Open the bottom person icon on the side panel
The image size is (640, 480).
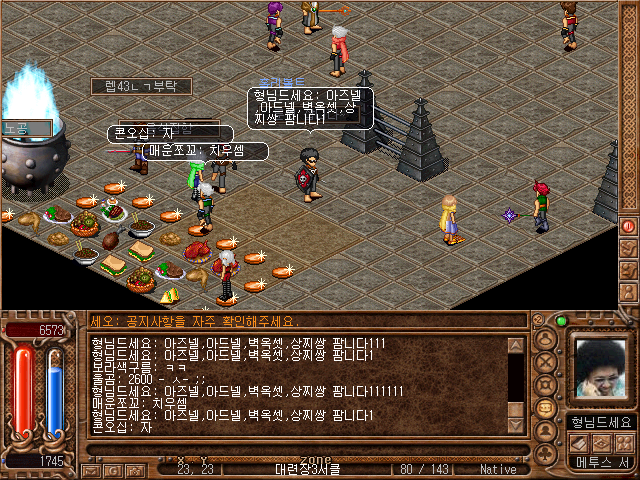[628, 292]
